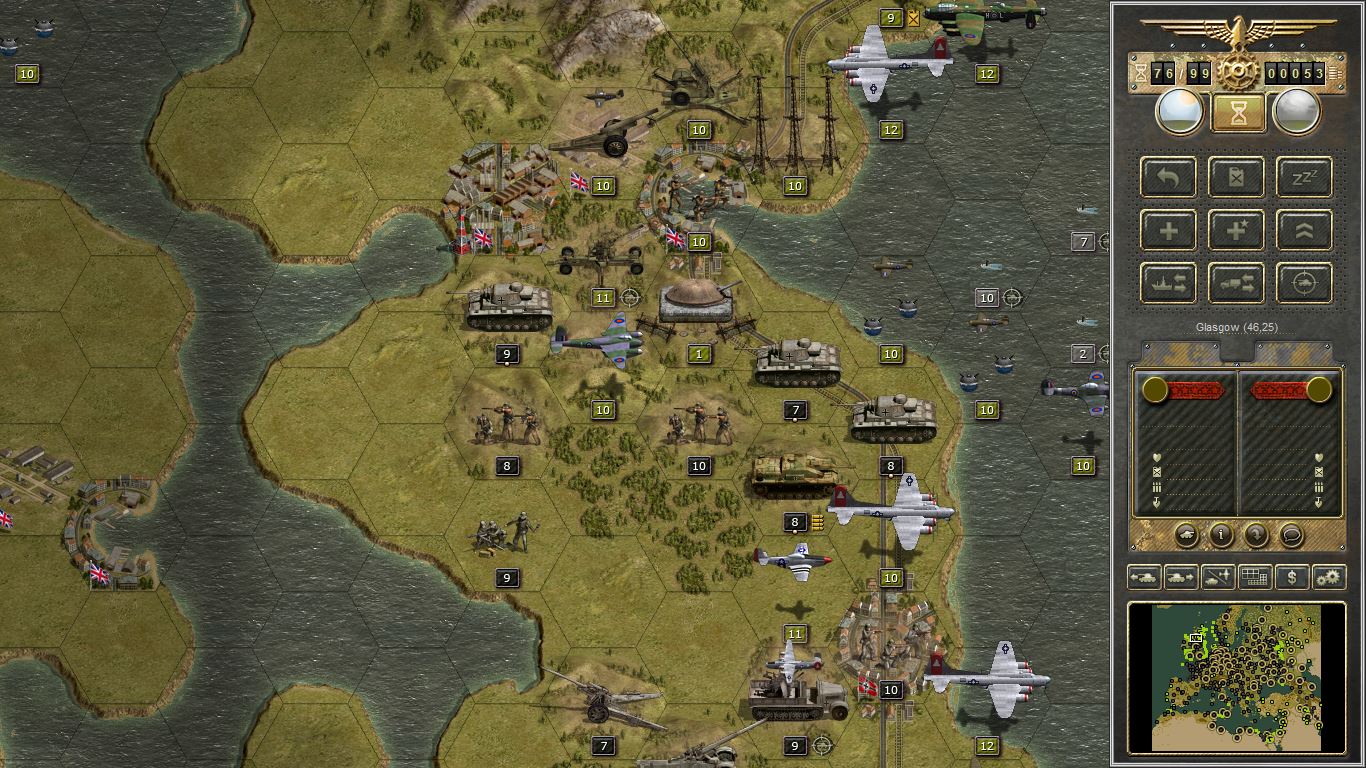Undo the last move with the arrow button

1168,177
